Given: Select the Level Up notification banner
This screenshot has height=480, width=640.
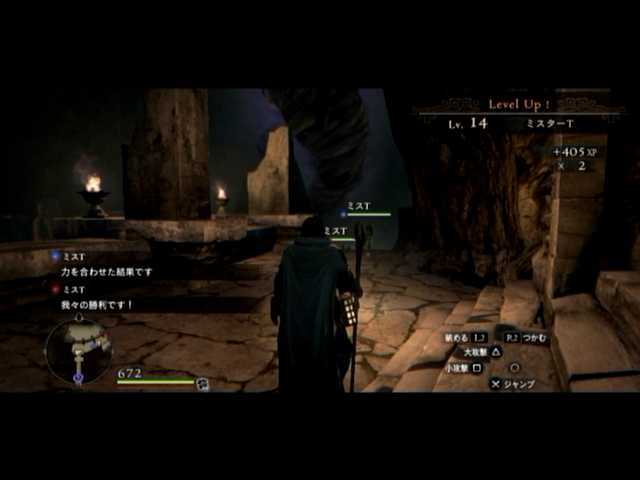Looking at the screenshot, I should [520, 104].
